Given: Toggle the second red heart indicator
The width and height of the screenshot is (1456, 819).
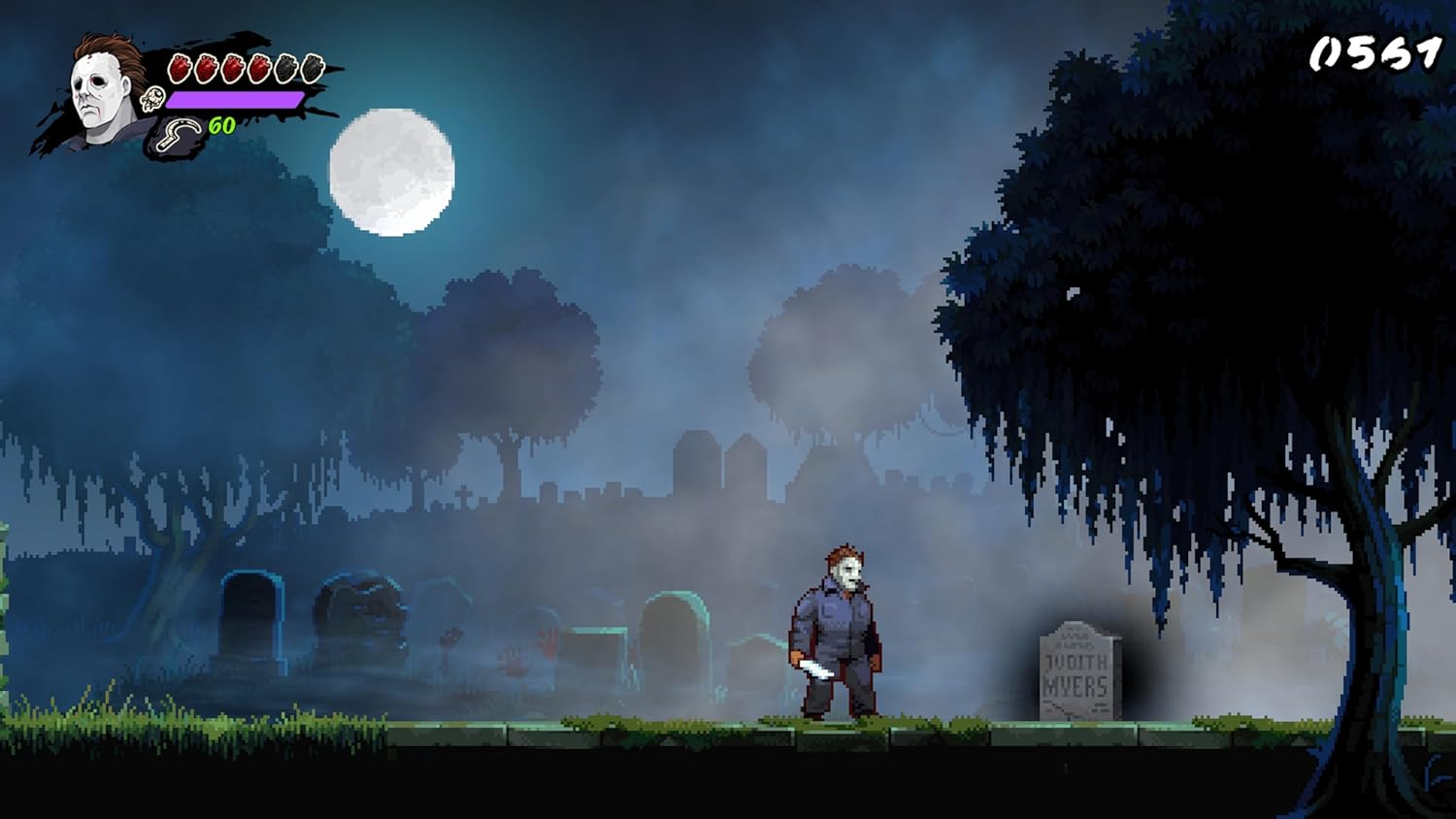Looking at the screenshot, I should (x=206, y=66).
